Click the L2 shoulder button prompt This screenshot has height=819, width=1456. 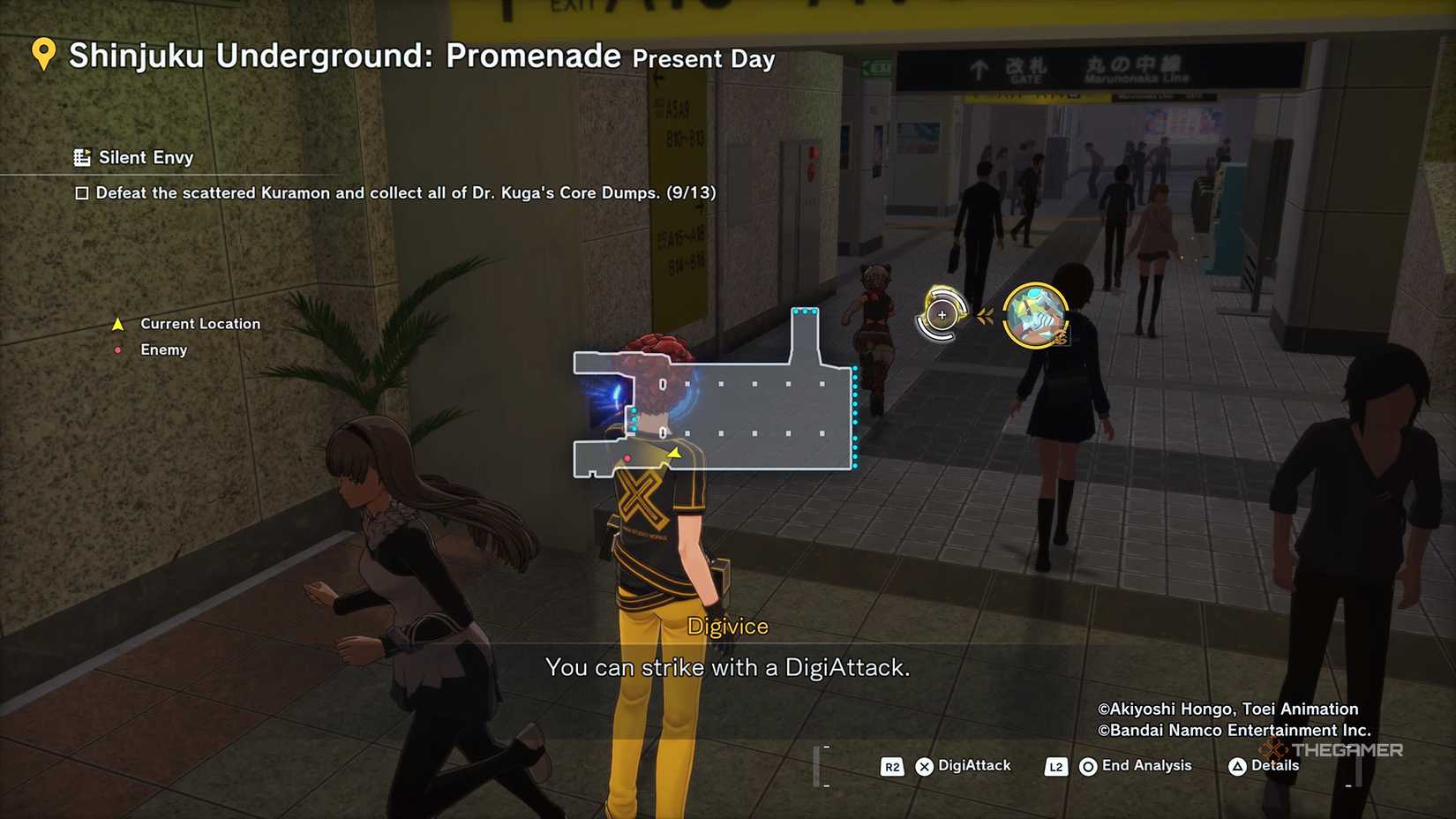point(1055,766)
